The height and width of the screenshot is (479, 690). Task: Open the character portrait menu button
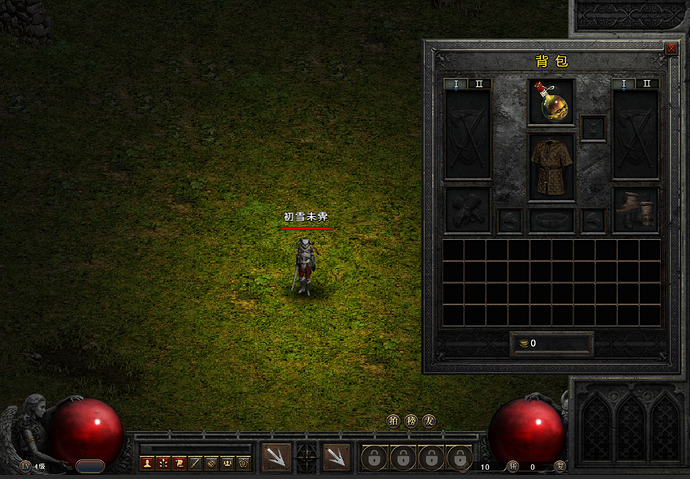coord(147,463)
